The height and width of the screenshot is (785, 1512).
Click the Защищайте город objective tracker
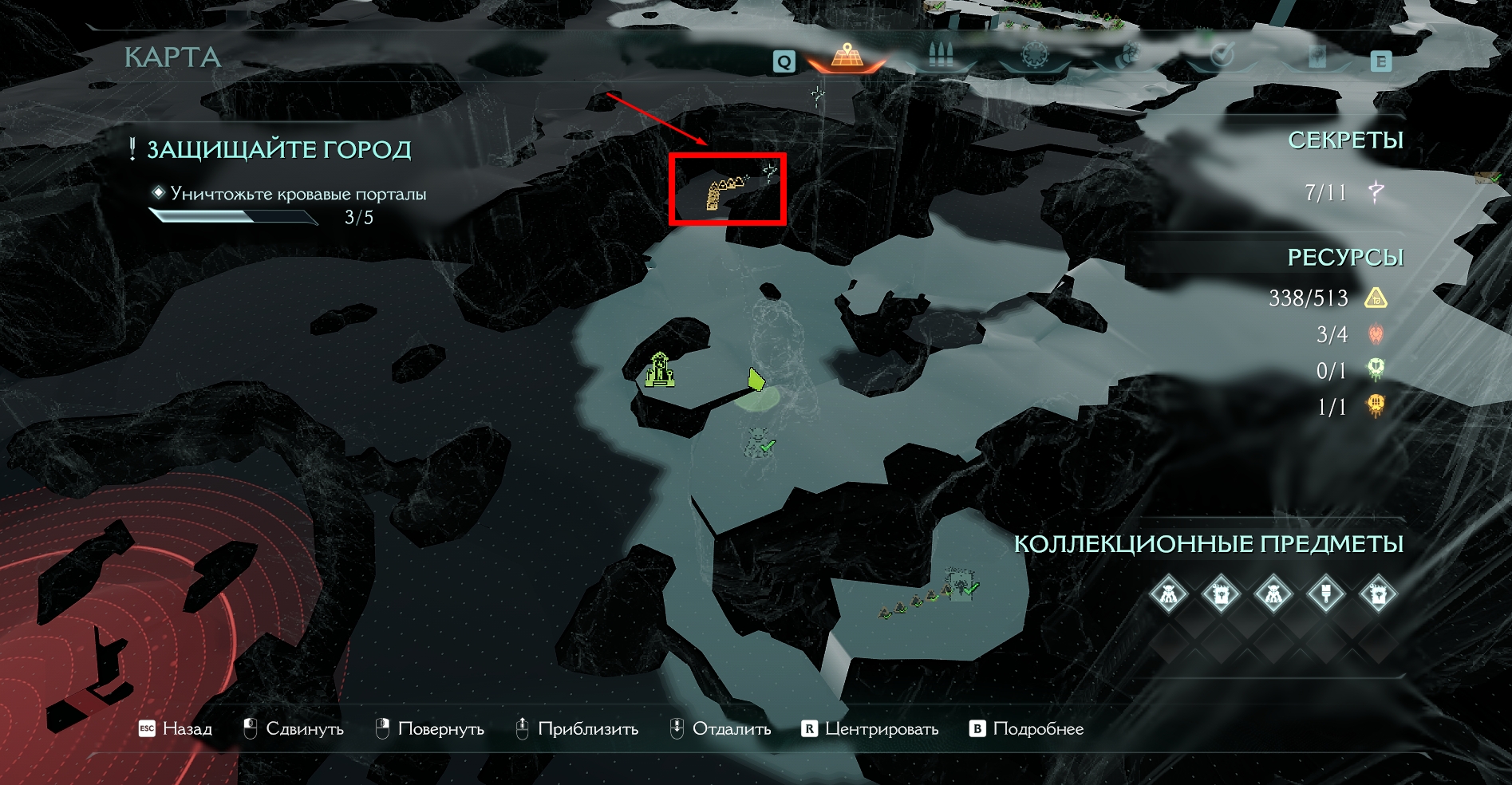[x=278, y=150]
